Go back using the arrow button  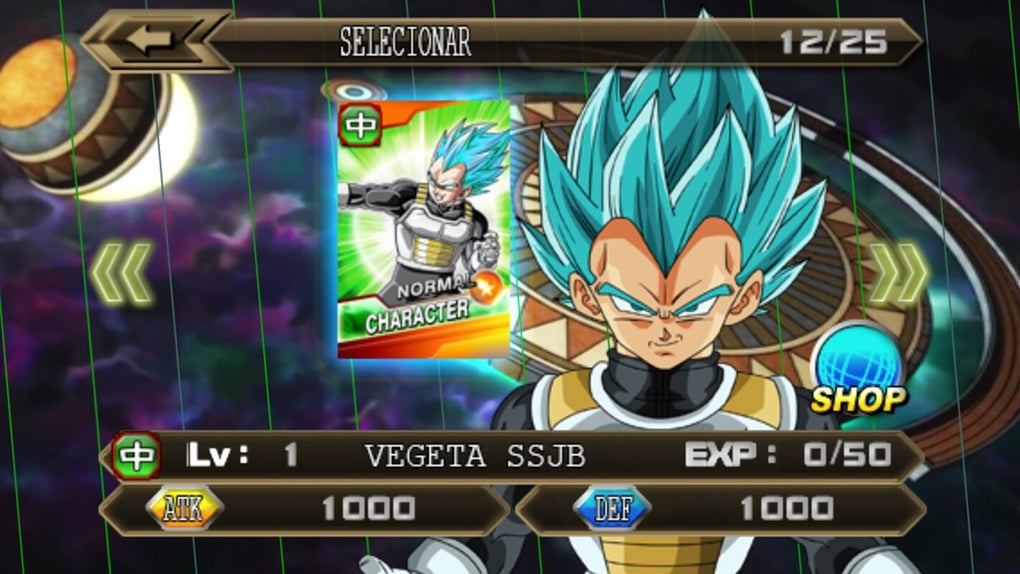click(153, 41)
